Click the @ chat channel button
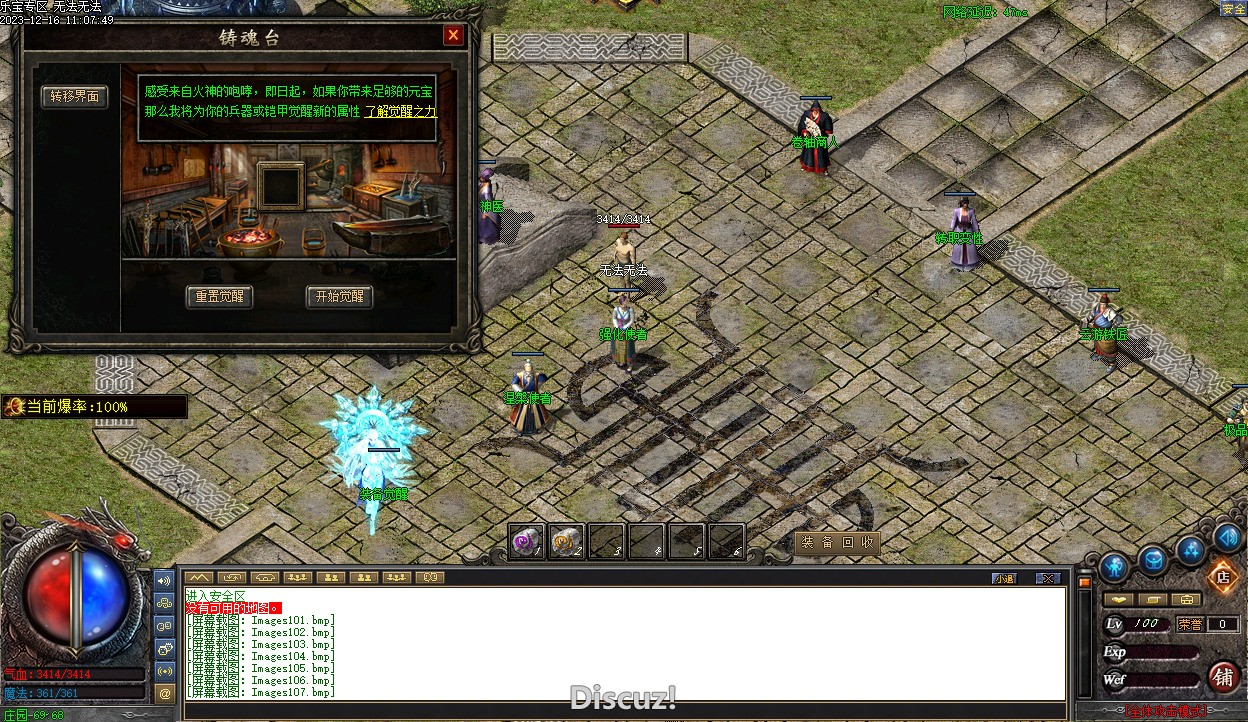 (x=165, y=692)
